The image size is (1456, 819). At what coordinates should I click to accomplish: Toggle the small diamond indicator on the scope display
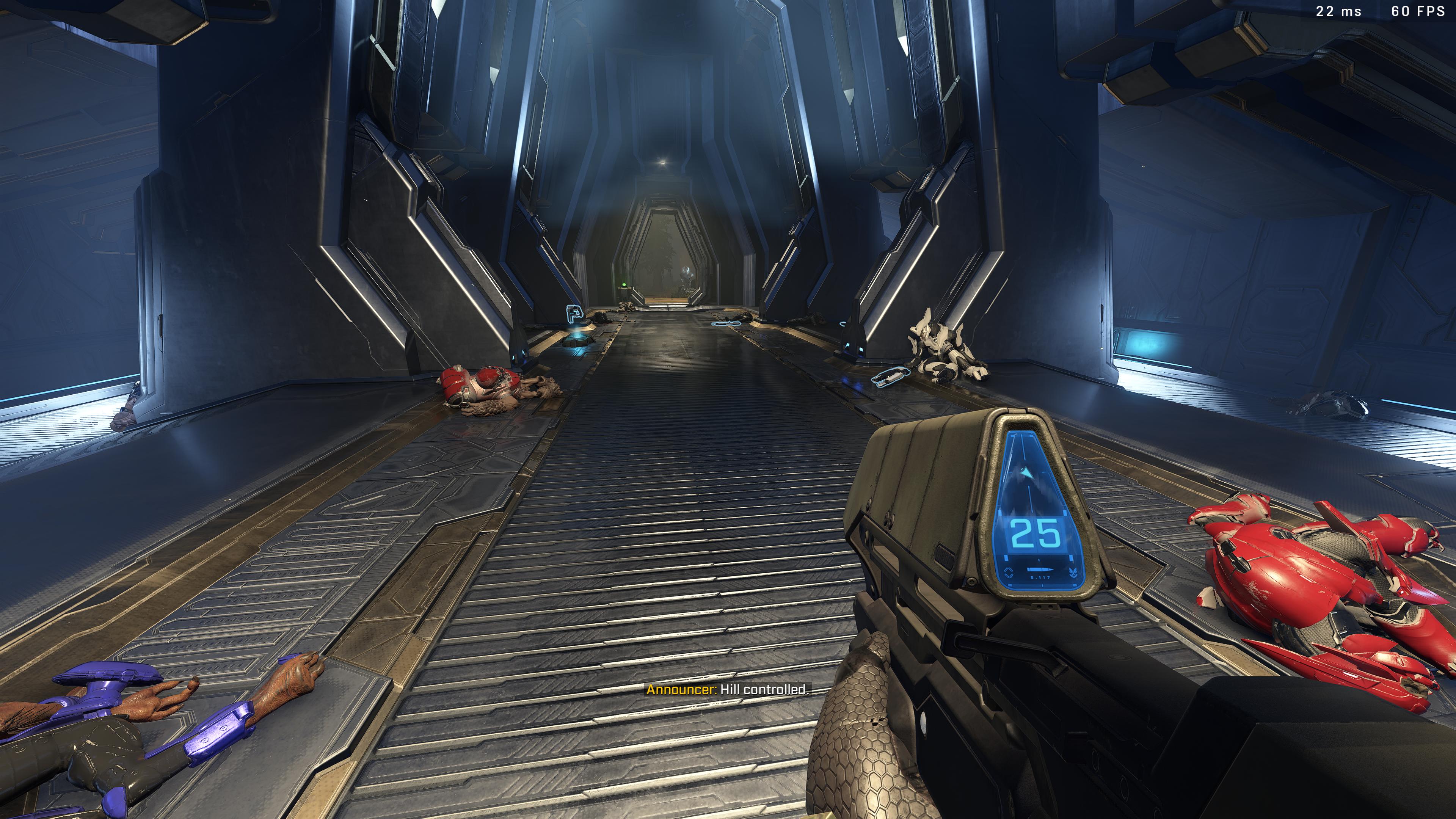pos(1009,573)
